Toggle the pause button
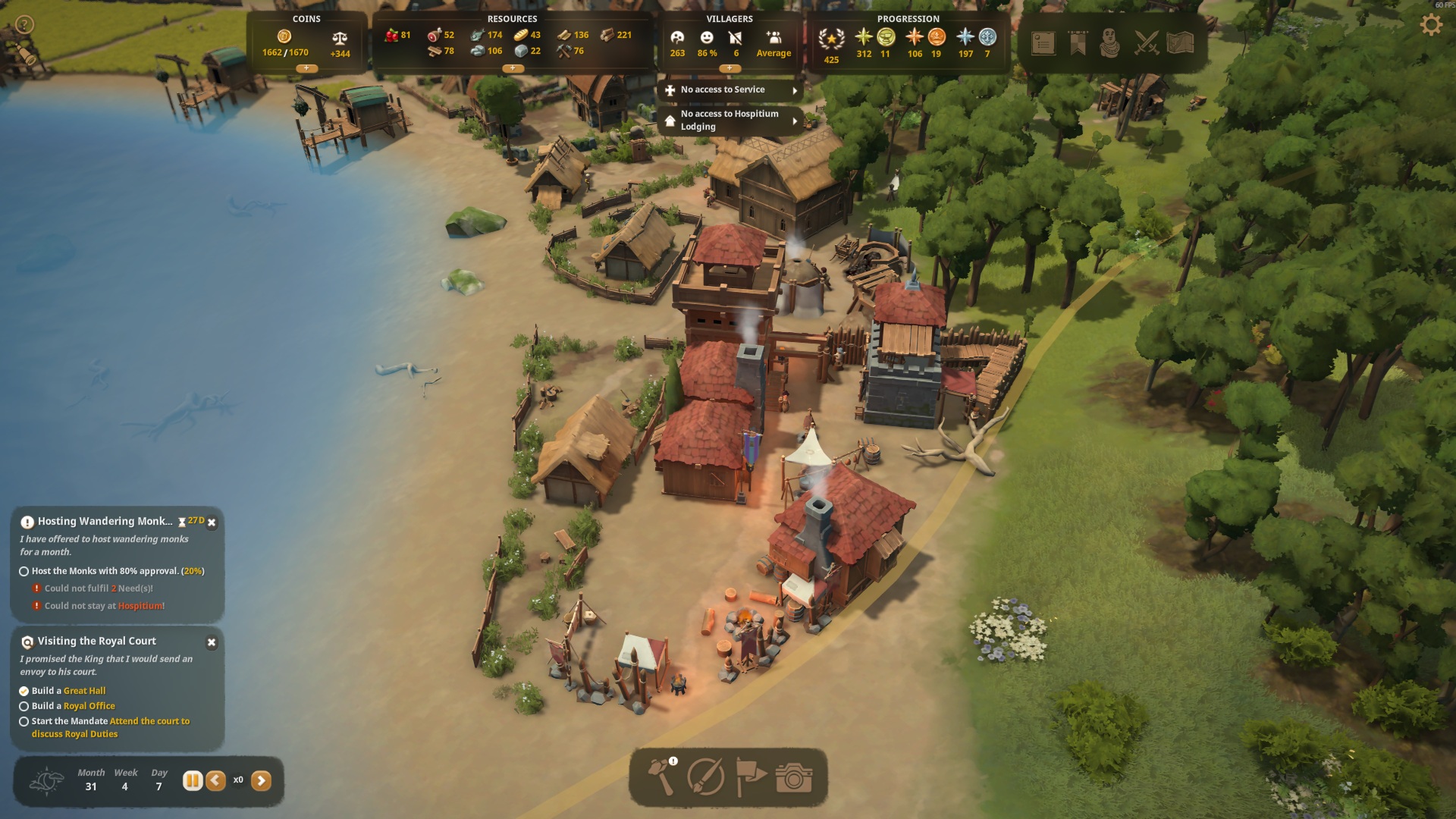 click(x=193, y=780)
